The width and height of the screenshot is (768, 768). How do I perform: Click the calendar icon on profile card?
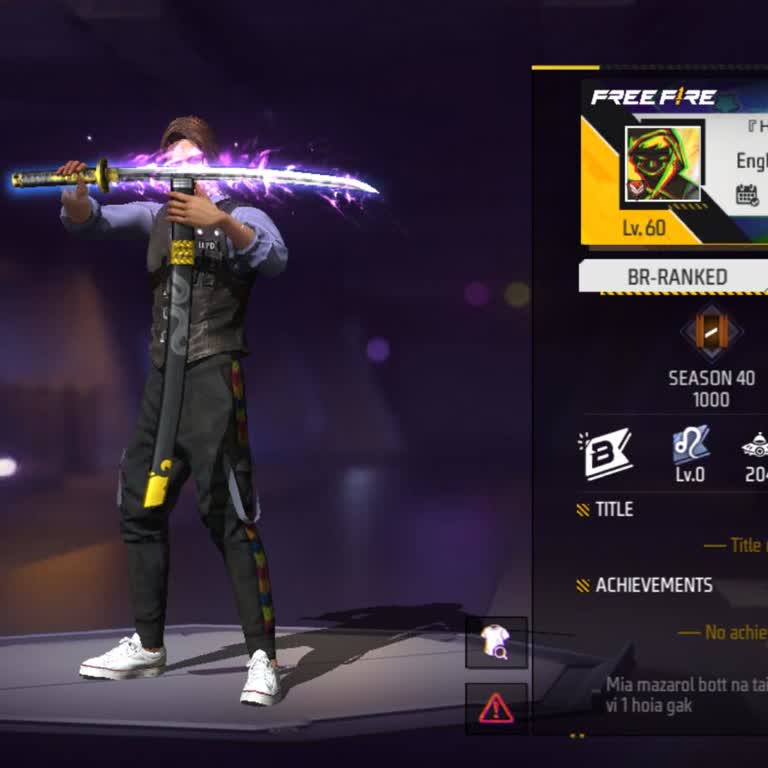(x=747, y=195)
